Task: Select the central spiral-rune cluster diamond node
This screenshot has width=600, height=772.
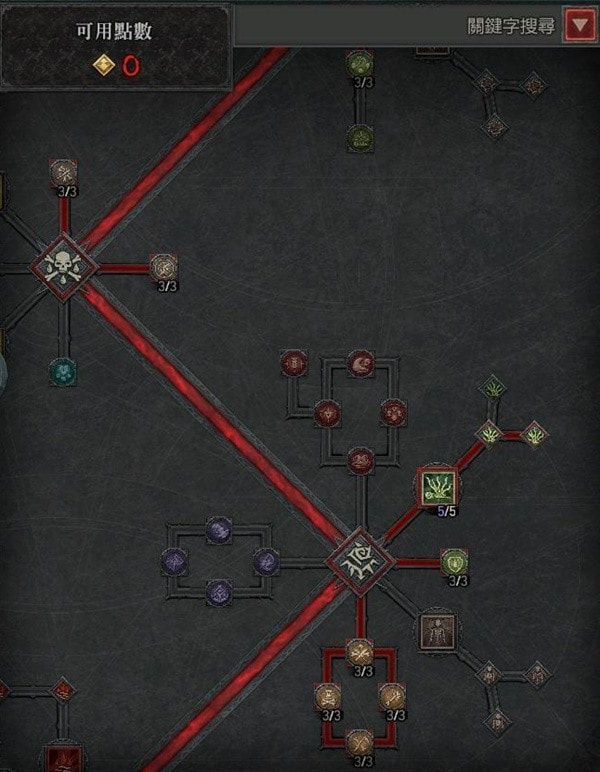Action: (x=358, y=561)
